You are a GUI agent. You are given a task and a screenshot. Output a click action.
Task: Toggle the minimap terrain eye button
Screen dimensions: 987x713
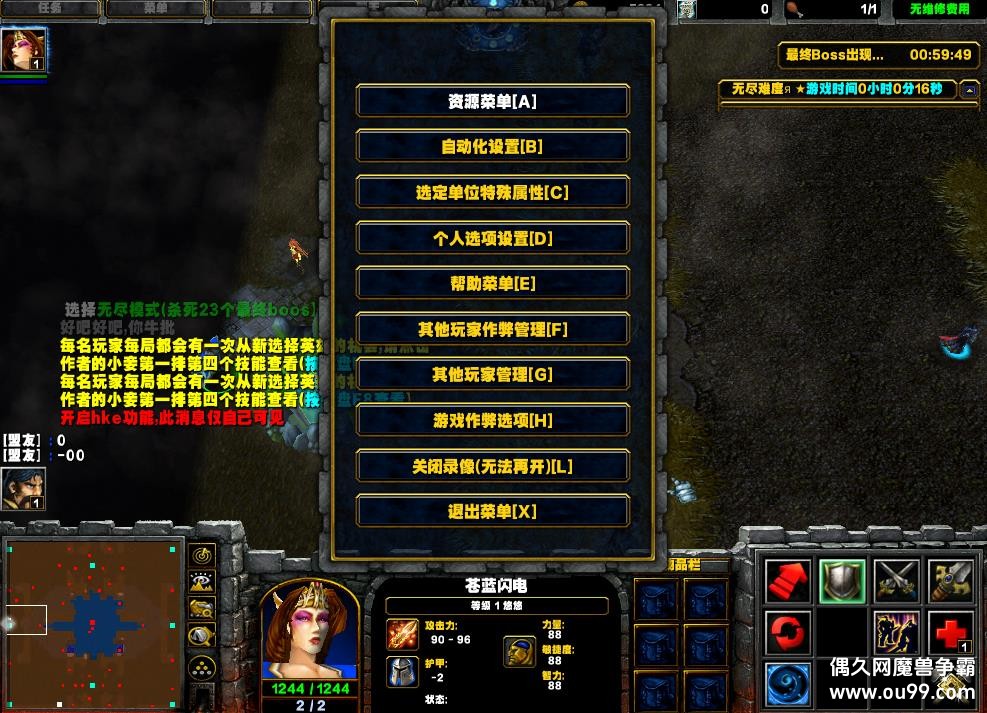click(201, 581)
